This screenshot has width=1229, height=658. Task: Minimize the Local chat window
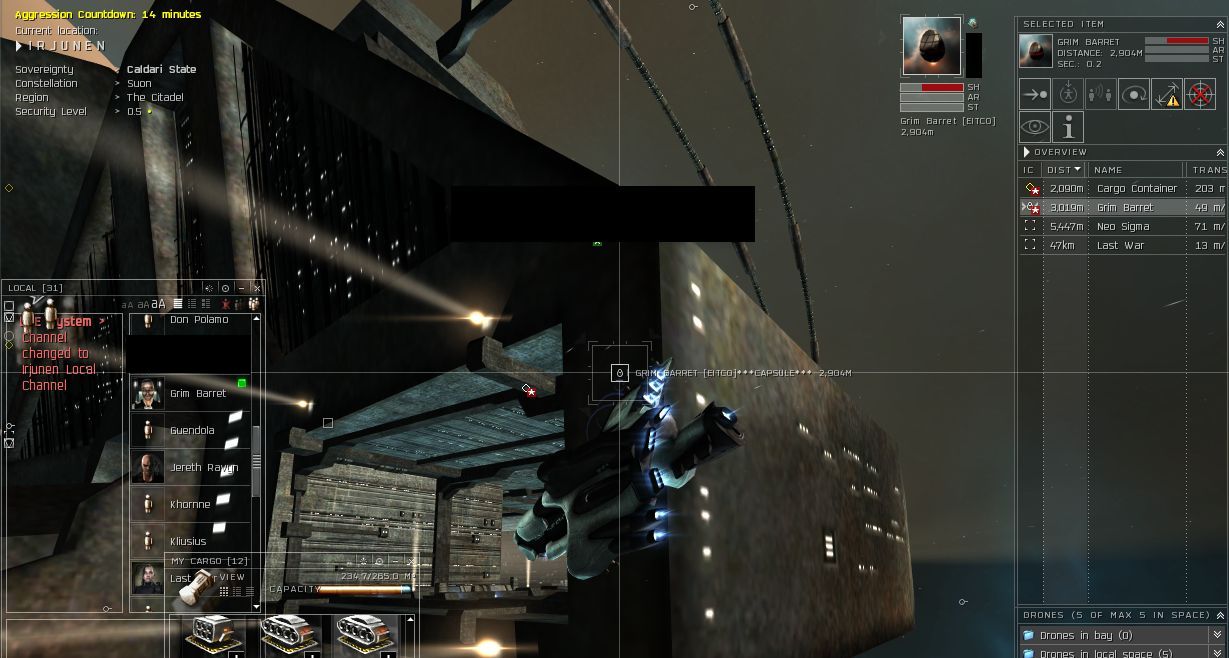(x=242, y=288)
